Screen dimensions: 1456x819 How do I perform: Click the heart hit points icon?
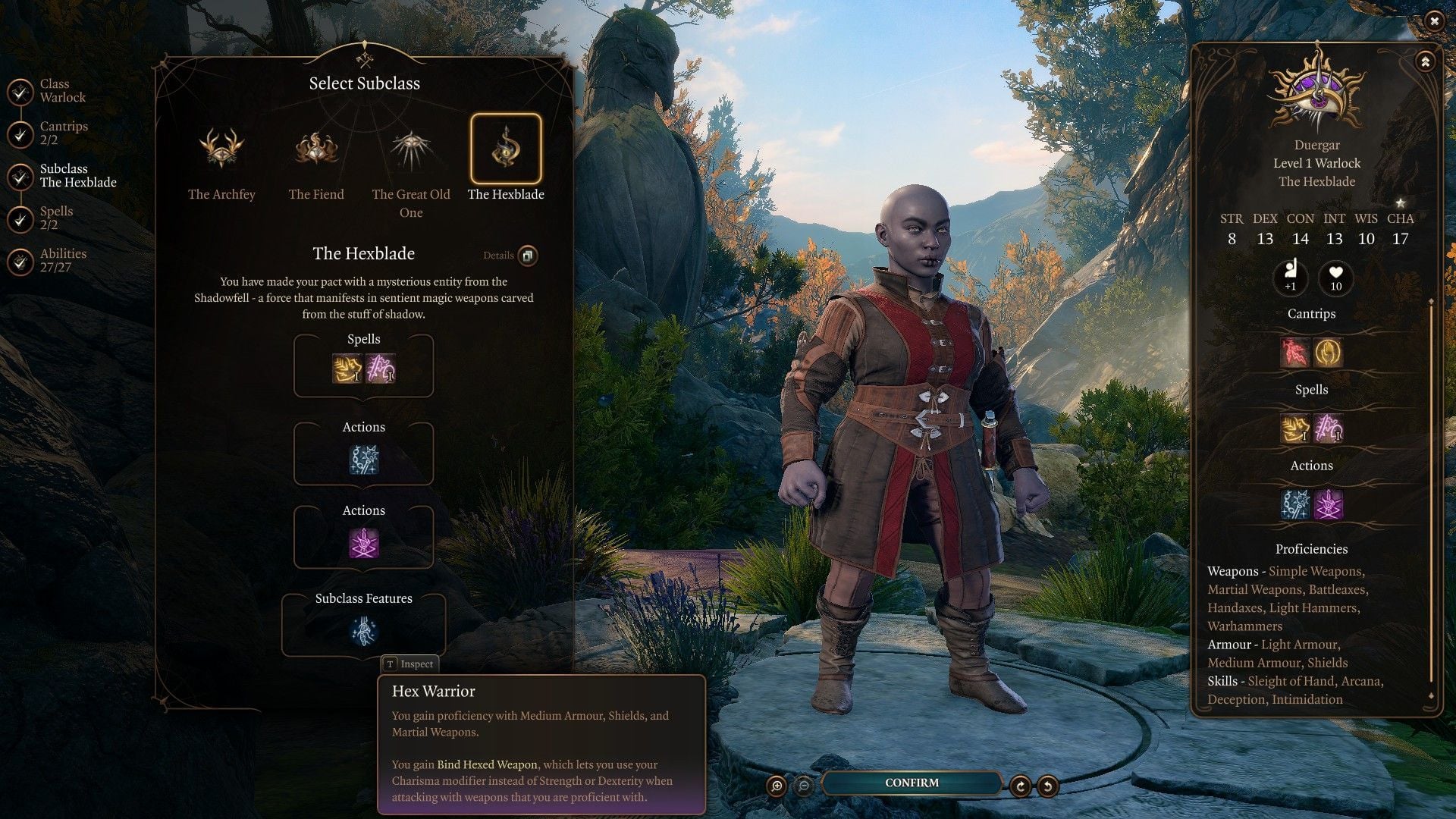1335,277
